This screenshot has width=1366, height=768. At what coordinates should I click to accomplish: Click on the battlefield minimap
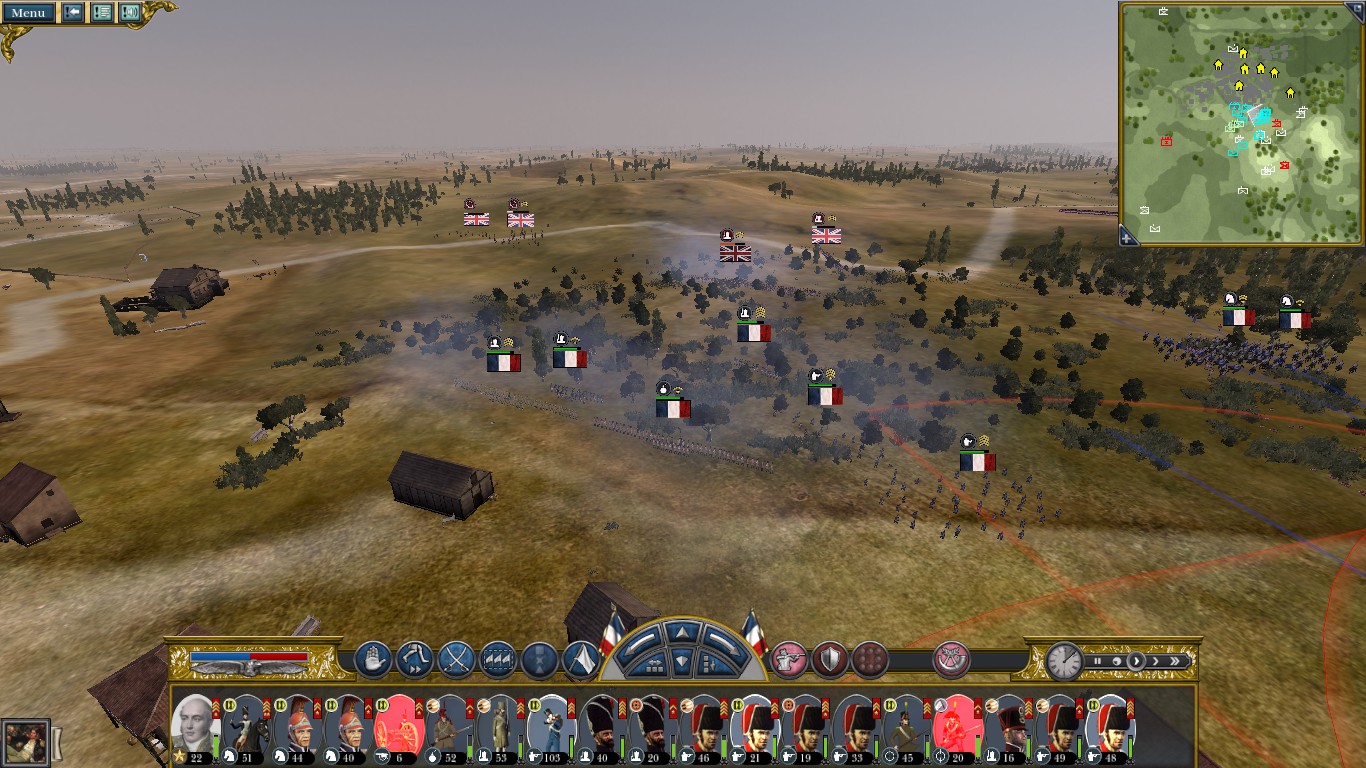click(x=1242, y=123)
